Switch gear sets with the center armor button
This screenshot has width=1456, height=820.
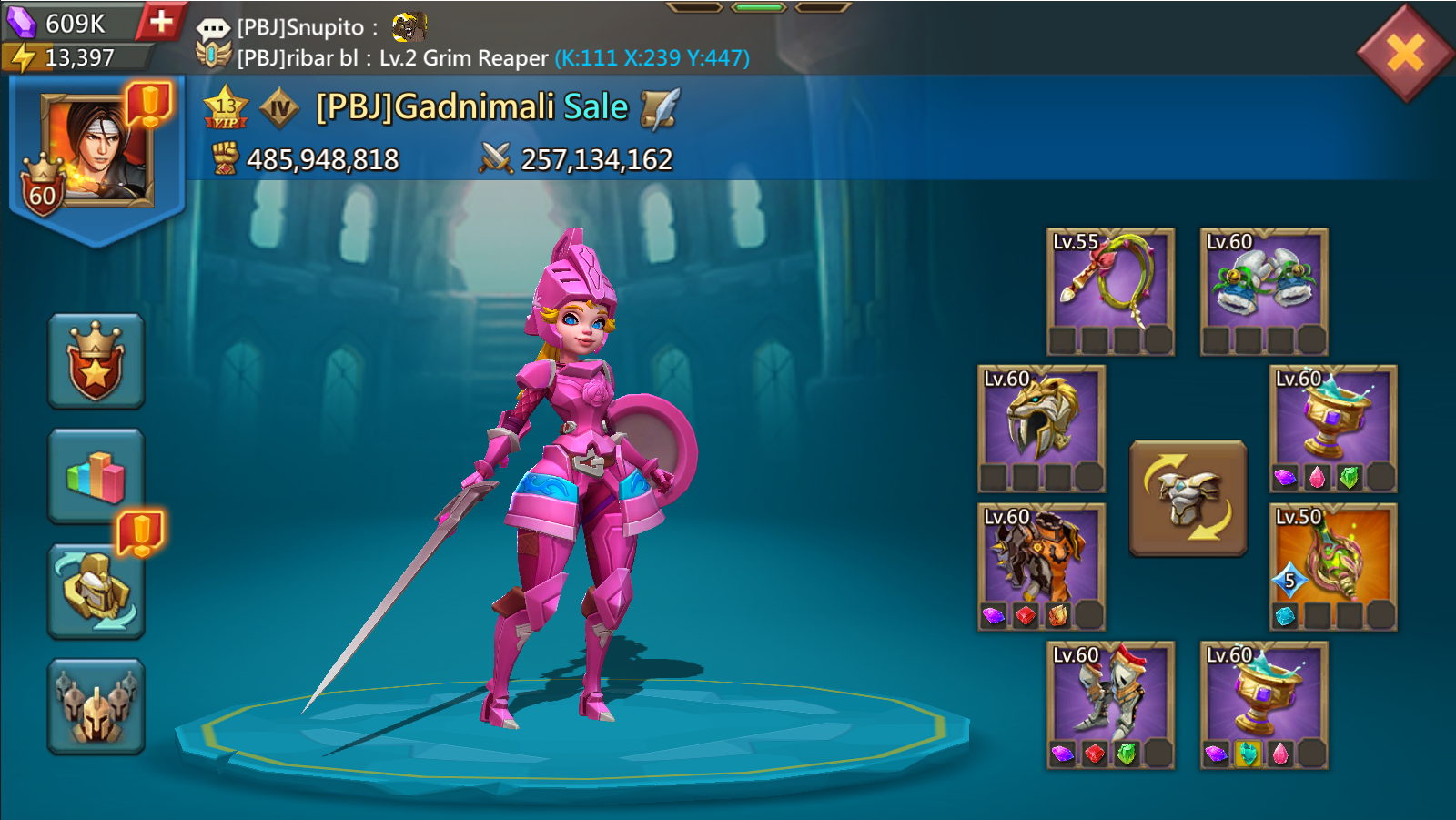point(1188,498)
